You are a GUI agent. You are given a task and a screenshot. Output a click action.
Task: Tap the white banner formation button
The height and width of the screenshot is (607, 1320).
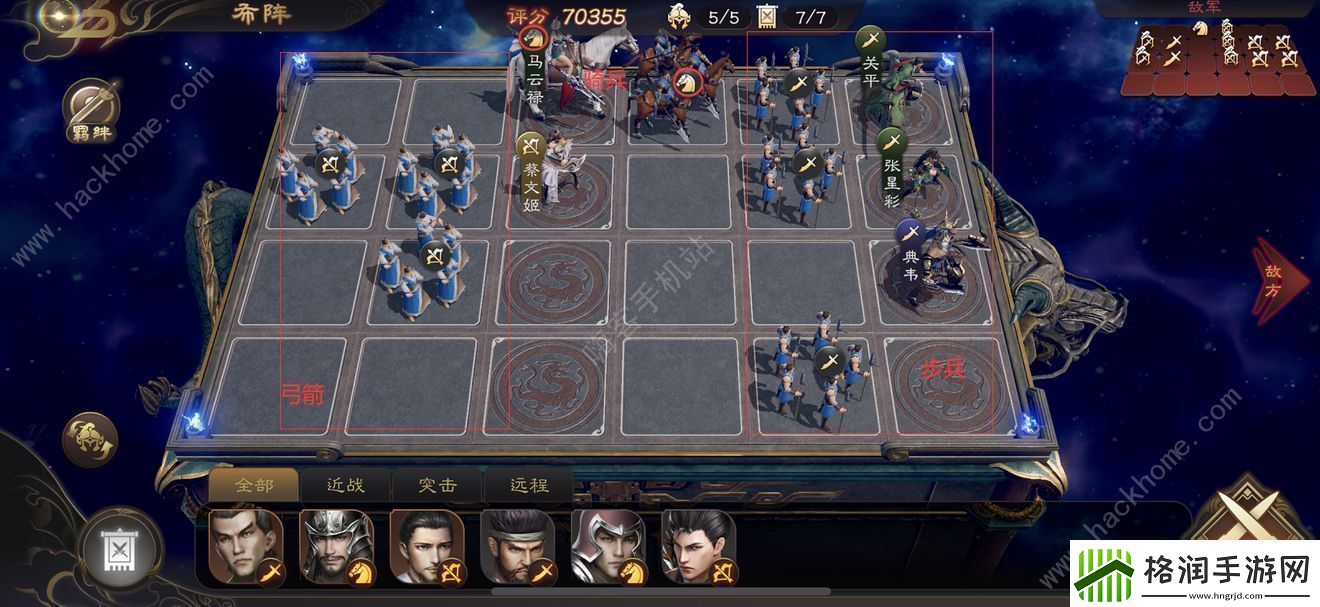119,548
